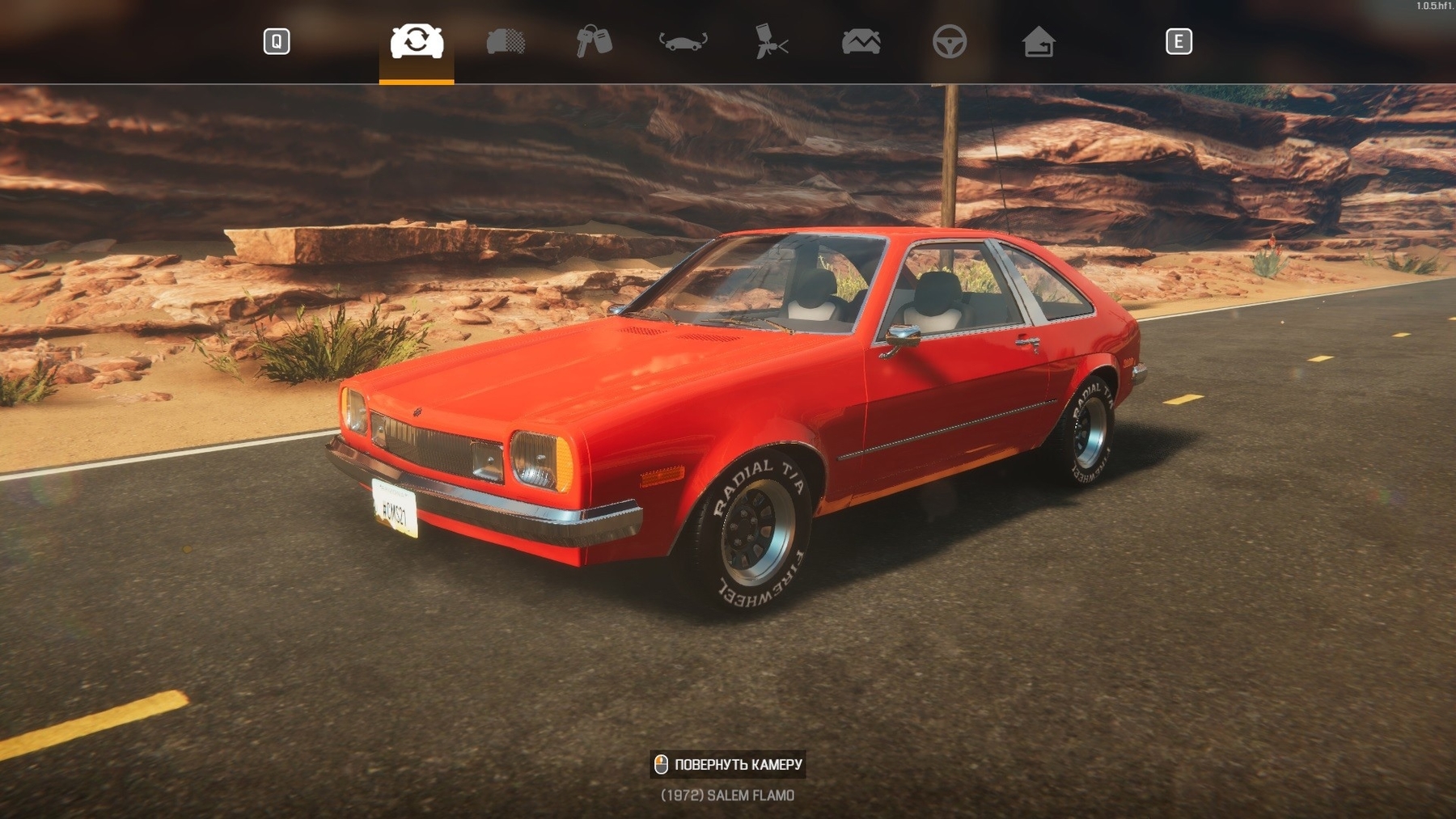1456x819 pixels.
Task: Select the car swap tab with circular arrows
Action: click(417, 41)
